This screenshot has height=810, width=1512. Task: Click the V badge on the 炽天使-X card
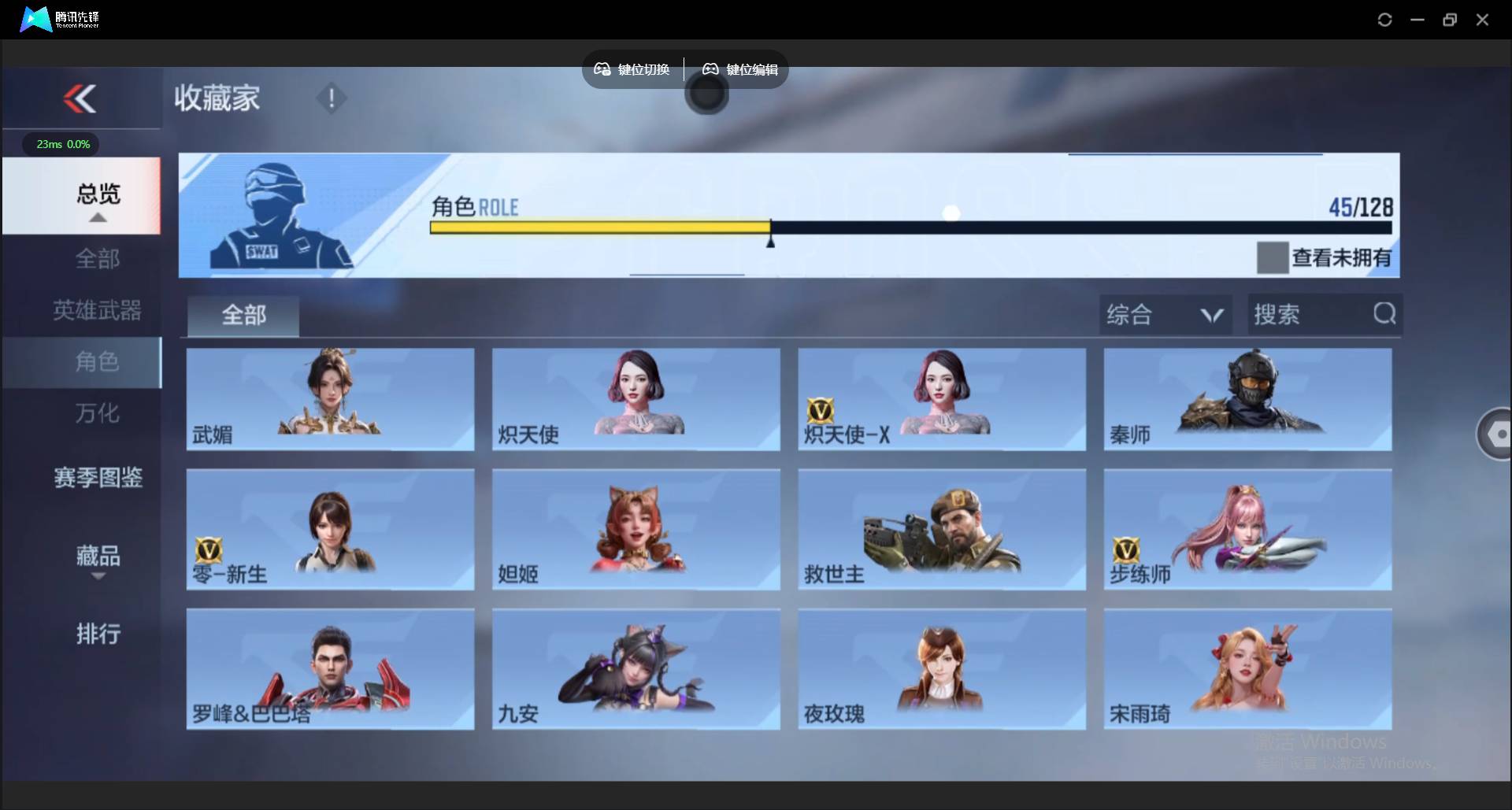[822, 409]
